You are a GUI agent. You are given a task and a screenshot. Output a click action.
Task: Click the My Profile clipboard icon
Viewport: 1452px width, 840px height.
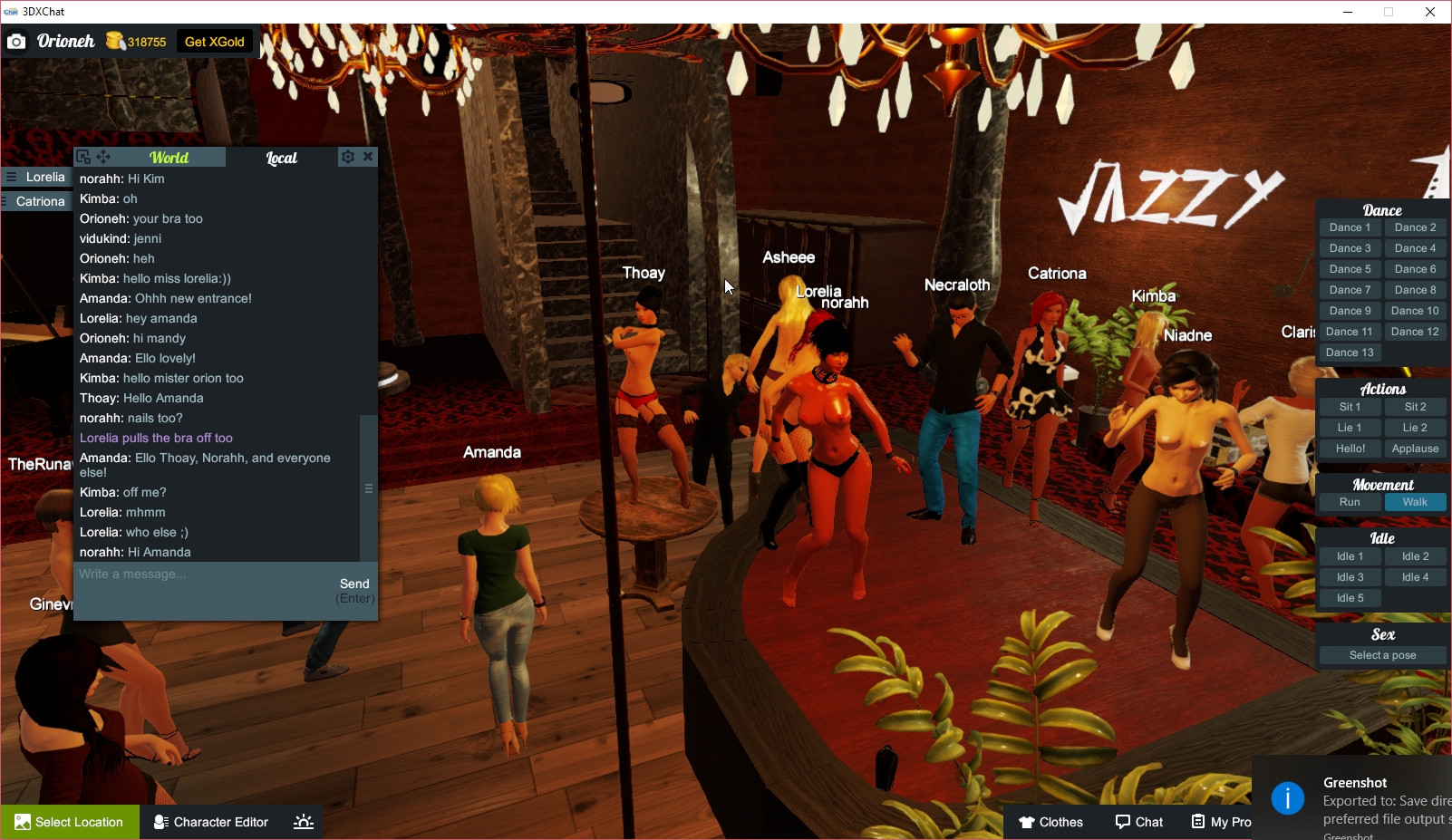click(x=1196, y=822)
